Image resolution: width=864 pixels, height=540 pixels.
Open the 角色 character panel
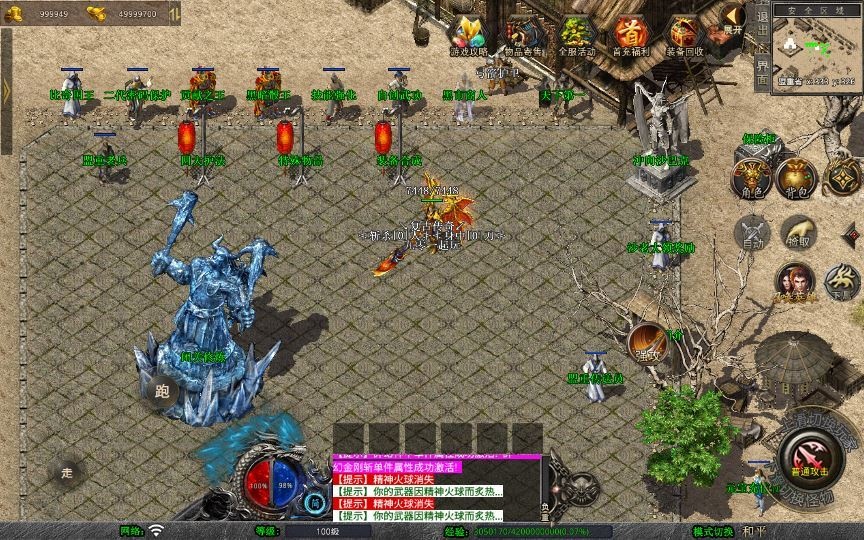748,178
